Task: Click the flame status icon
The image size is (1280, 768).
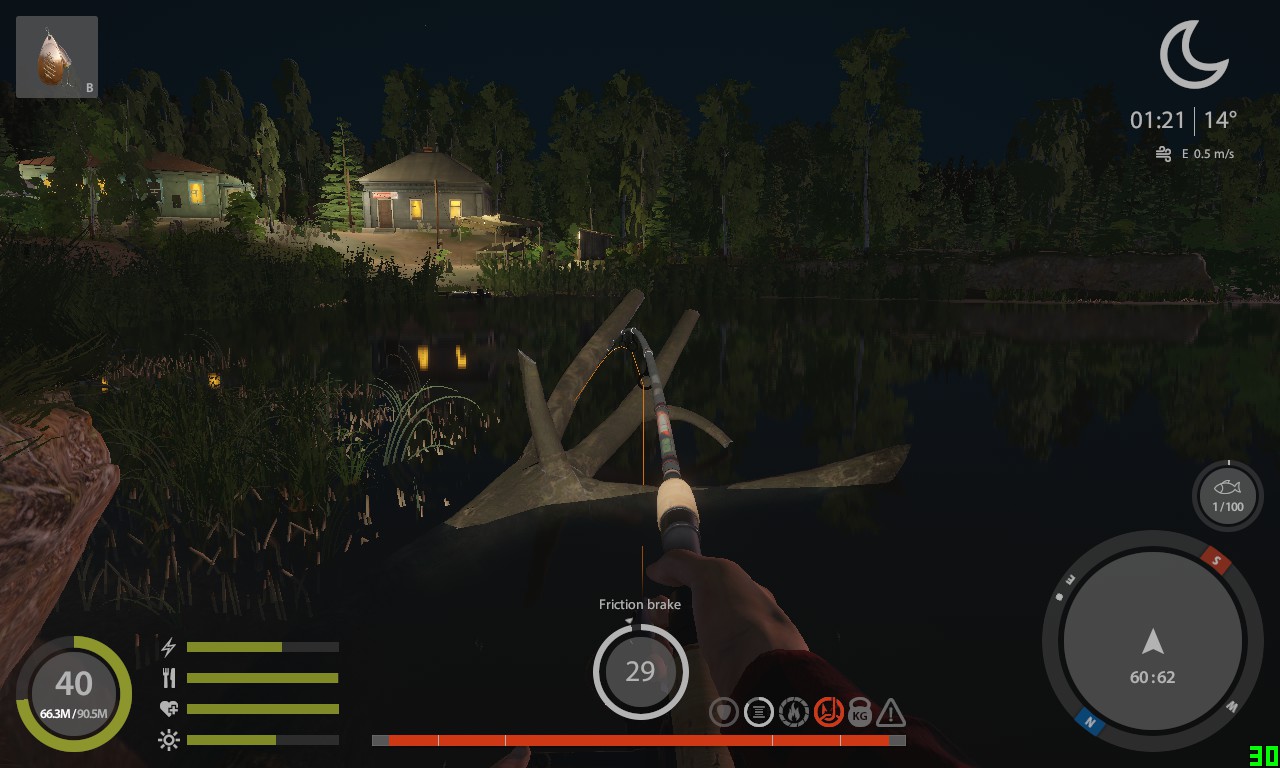Action: 793,712
